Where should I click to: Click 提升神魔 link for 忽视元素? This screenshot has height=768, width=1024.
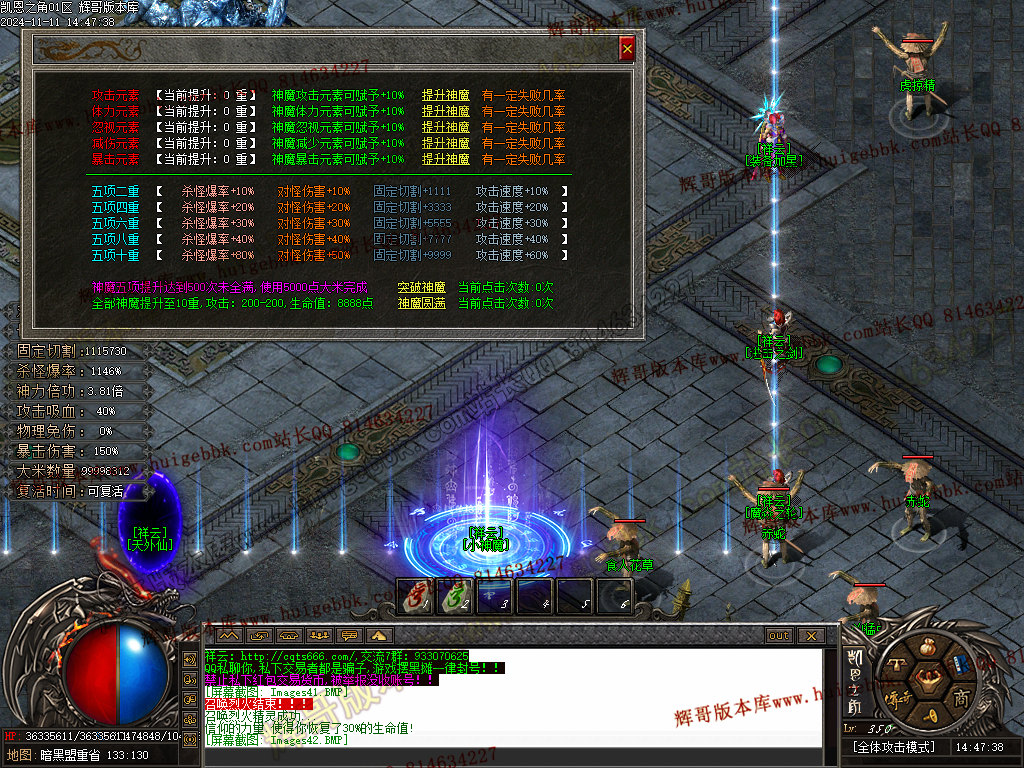click(445, 128)
